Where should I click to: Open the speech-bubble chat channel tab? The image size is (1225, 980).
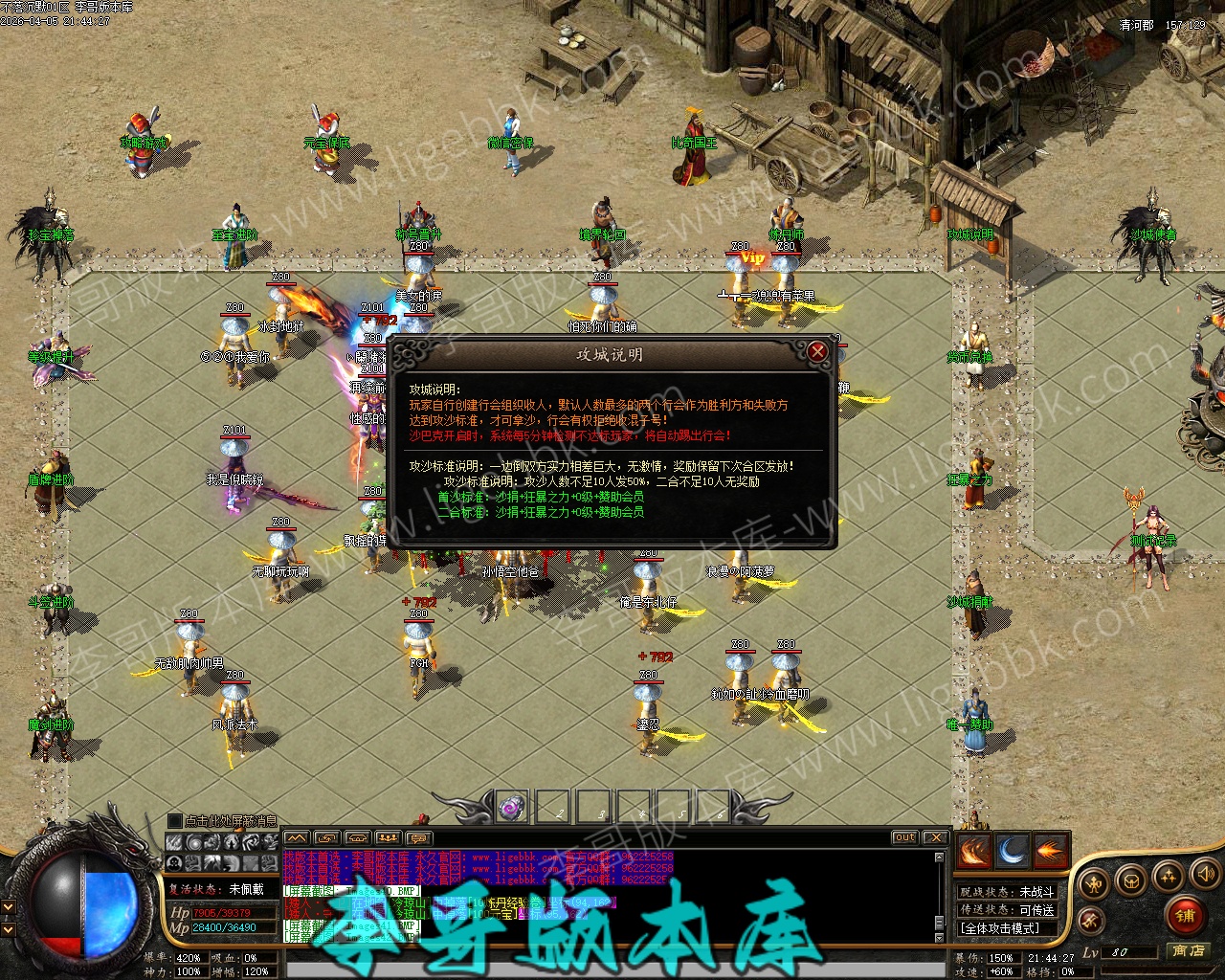point(418,838)
